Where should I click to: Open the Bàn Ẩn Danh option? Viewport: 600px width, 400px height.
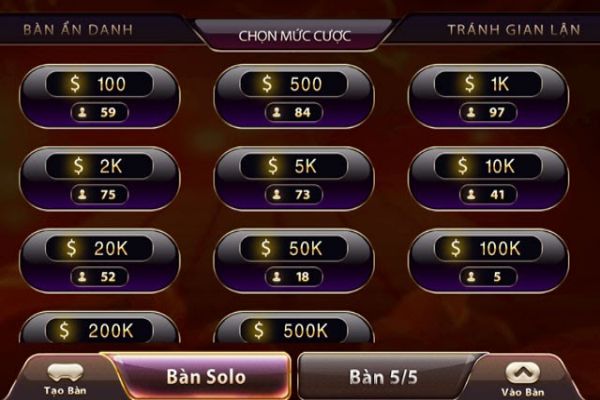point(77,29)
